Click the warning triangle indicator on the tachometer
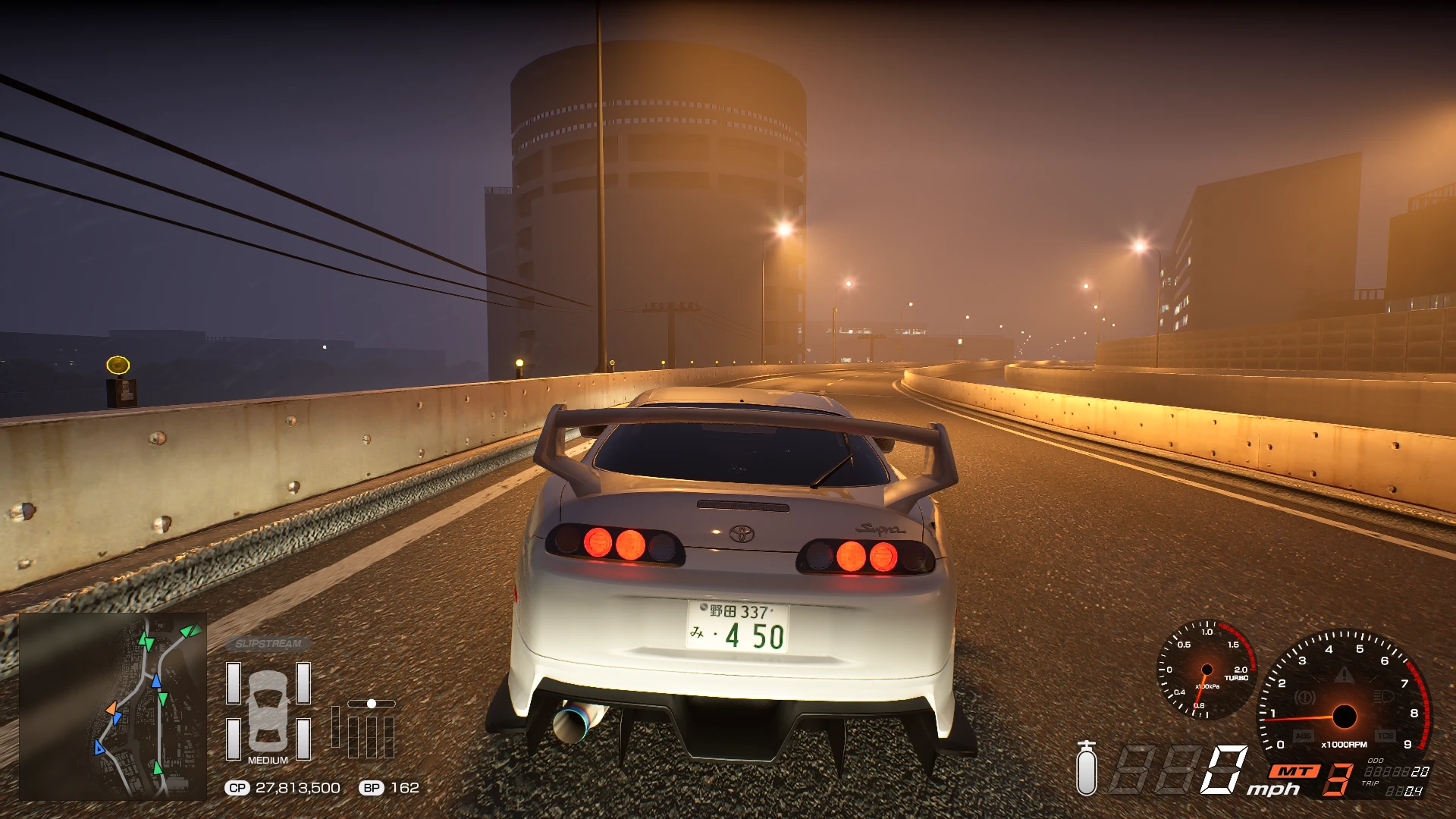The width and height of the screenshot is (1456, 819). click(x=1344, y=676)
